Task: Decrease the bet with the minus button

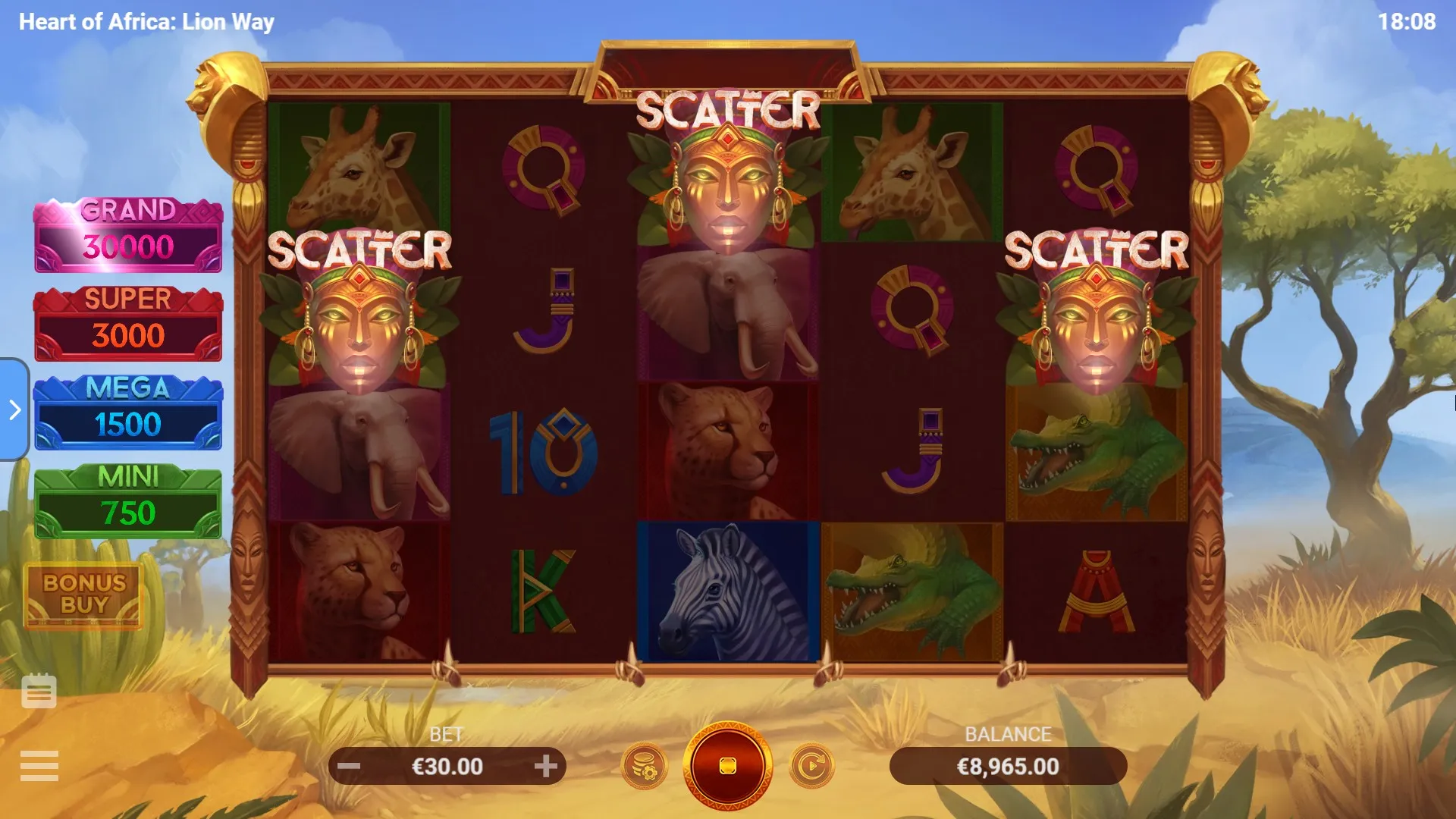Action: (x=349, y=766)
